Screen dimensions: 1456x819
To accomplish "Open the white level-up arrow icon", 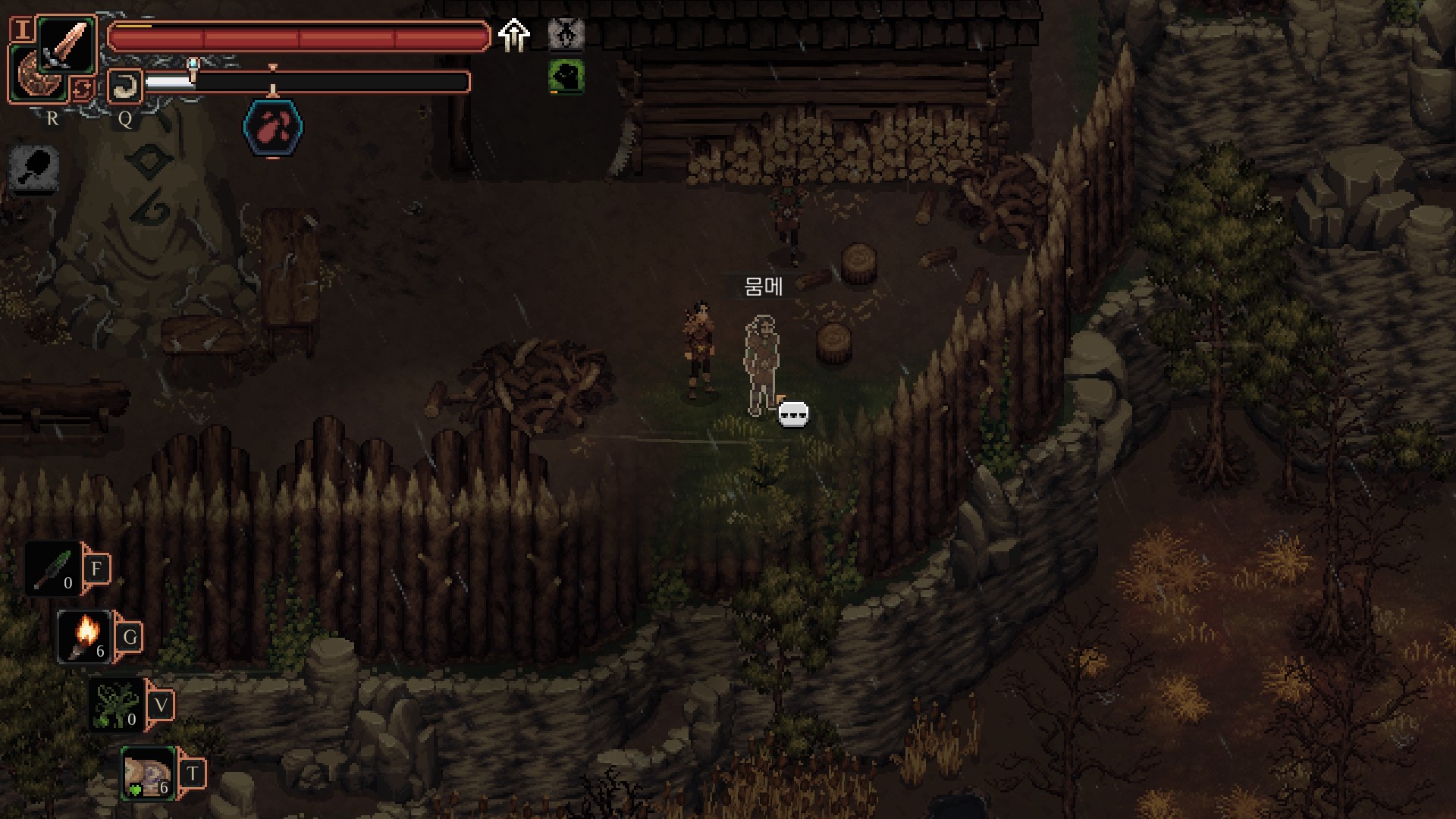I will pyautogui.click(x=514, y=36).
